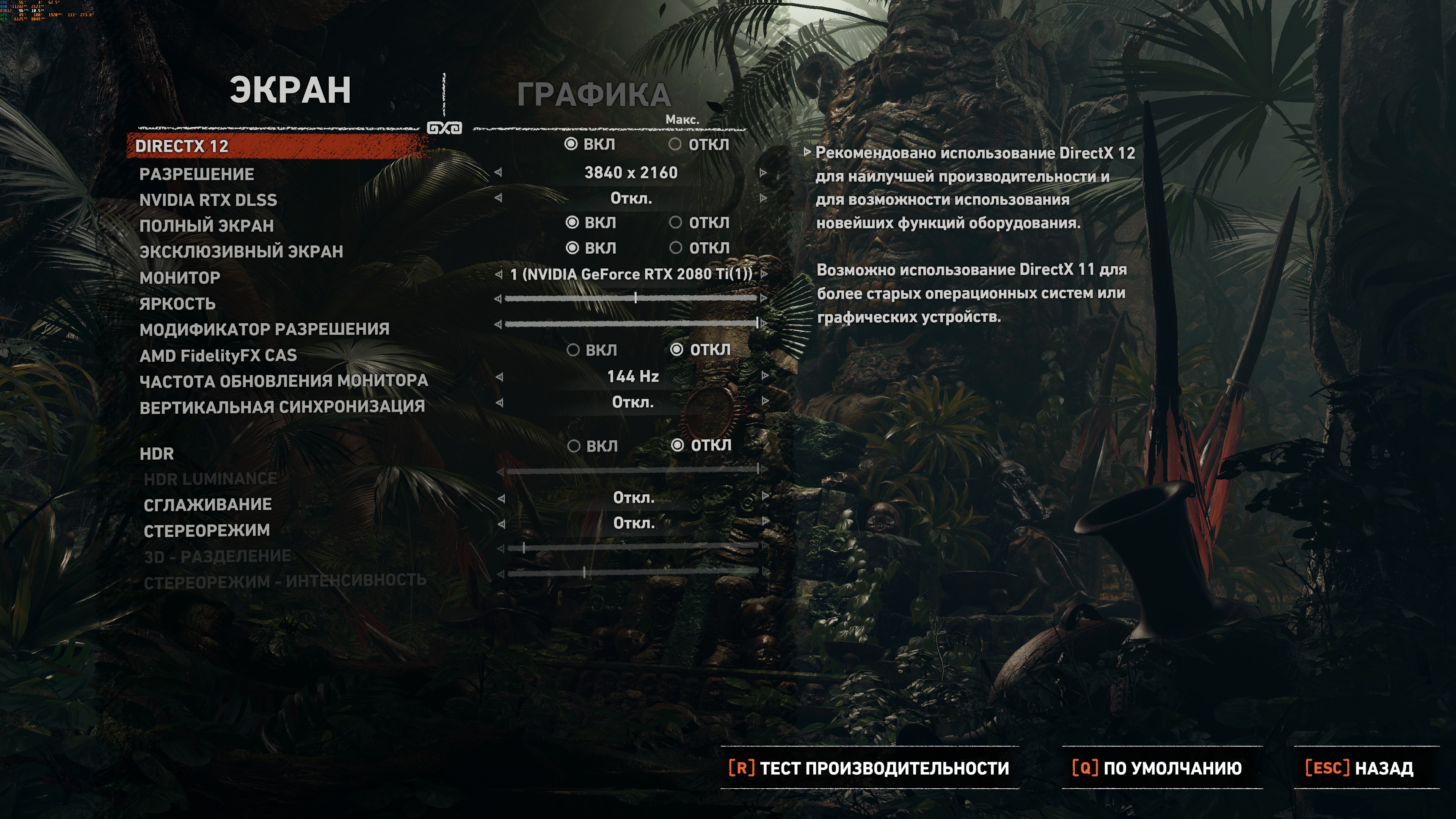The height and width of the screenshot is (819, 1456).
Task: Set DirectX 12 to ОТКЛ
Action: pos(675,145)
